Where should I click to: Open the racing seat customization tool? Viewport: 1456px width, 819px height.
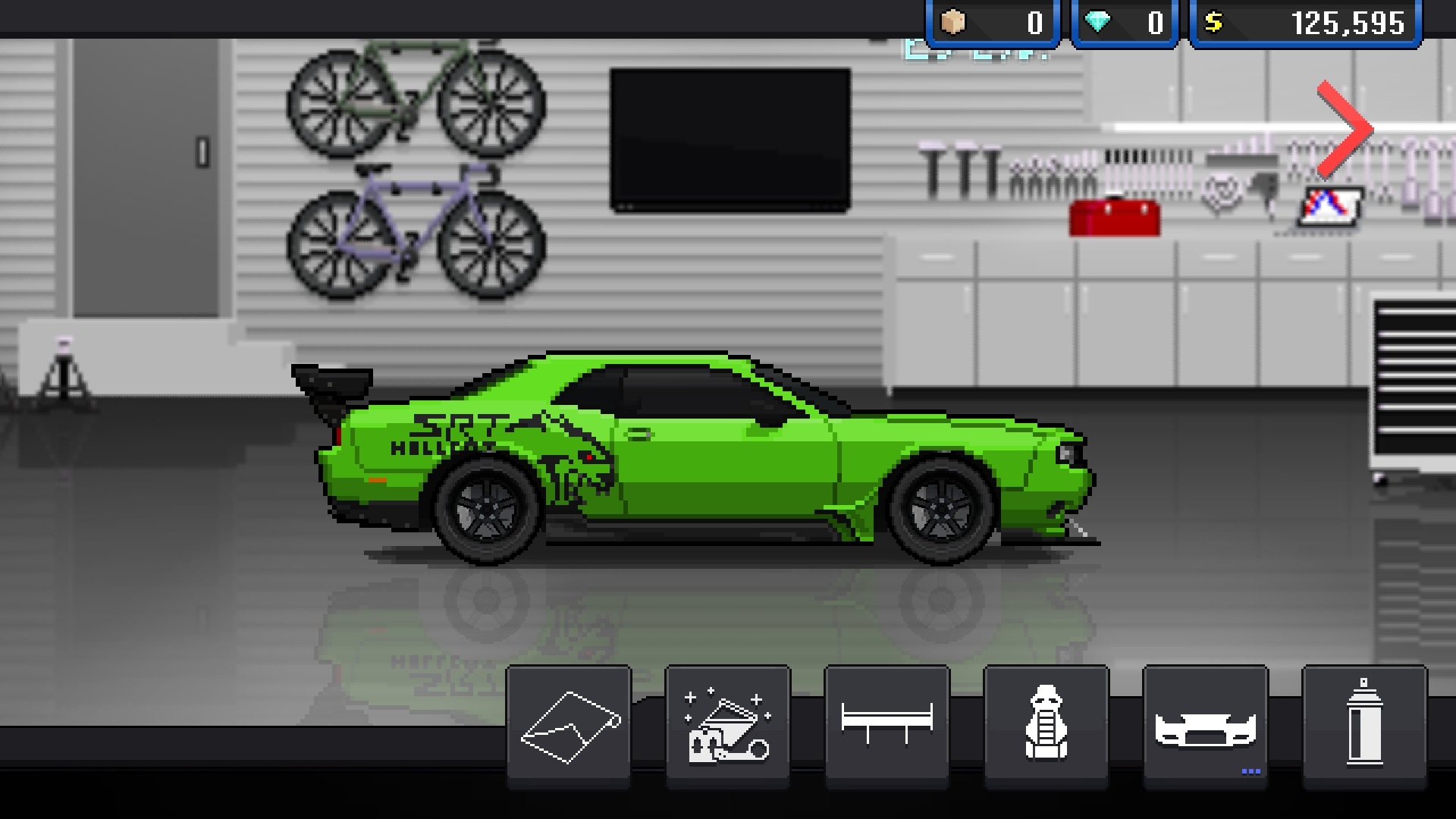click(x=1045, y=726)
